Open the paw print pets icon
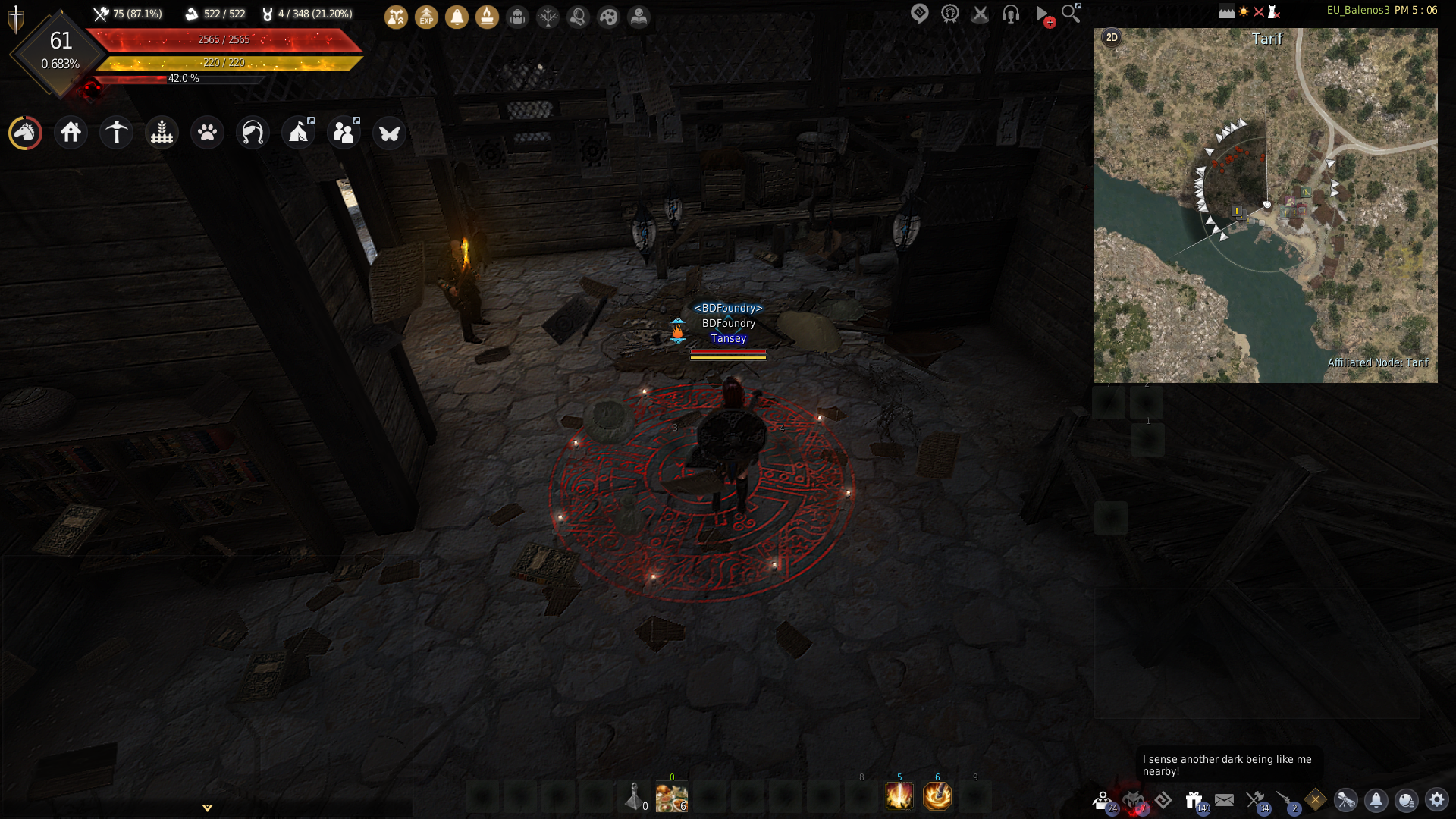 pyautogui.click(x=207, y=133)
